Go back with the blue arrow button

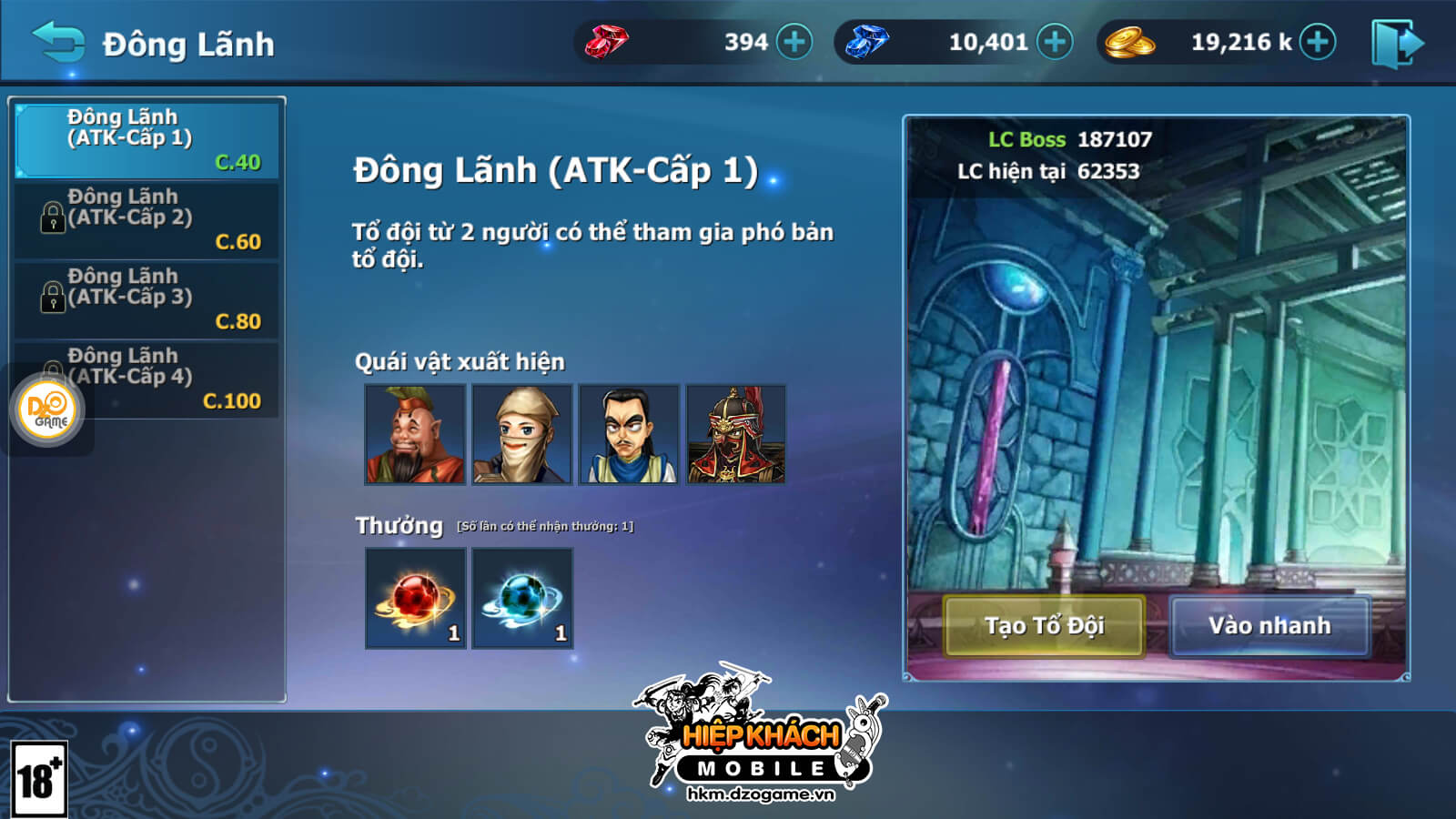[x=58, y=42]
